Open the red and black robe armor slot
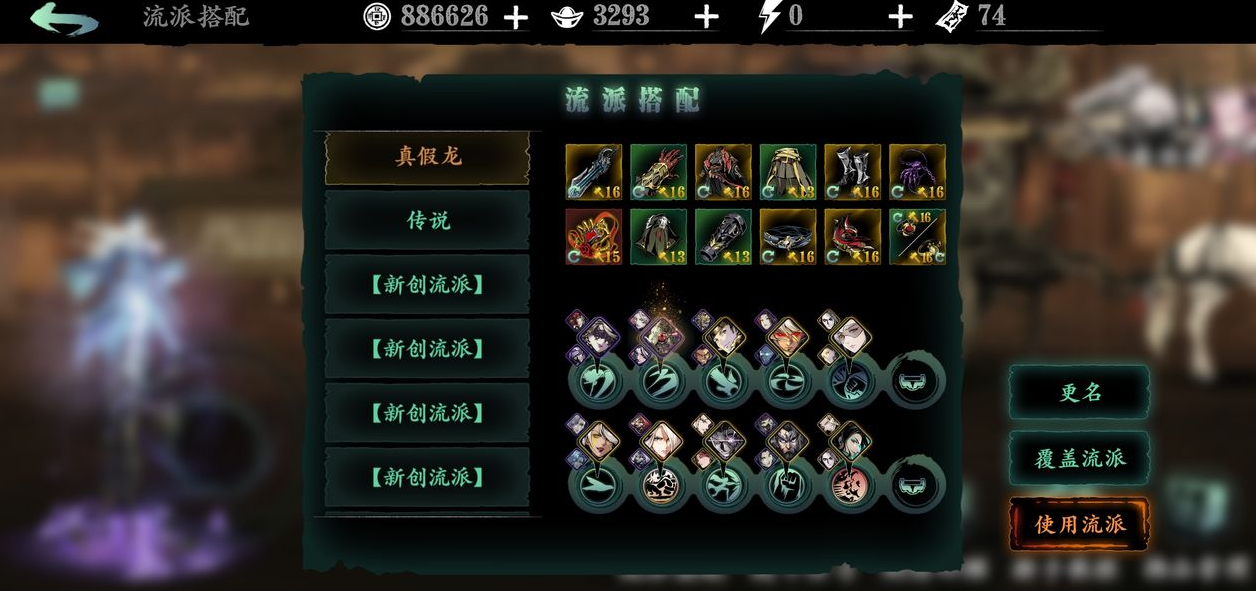The height and width of the screenshot is (591, 1256). 723,172
